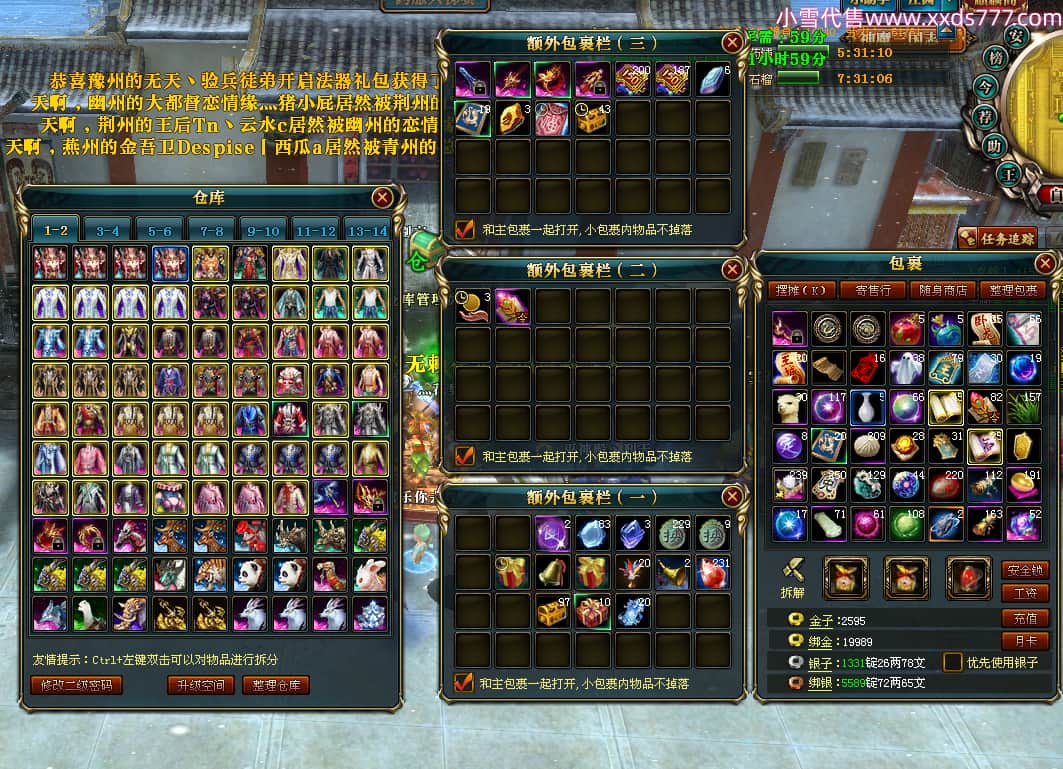
Task: Close the 包裹 inventory window
Action: (1045, 263)
